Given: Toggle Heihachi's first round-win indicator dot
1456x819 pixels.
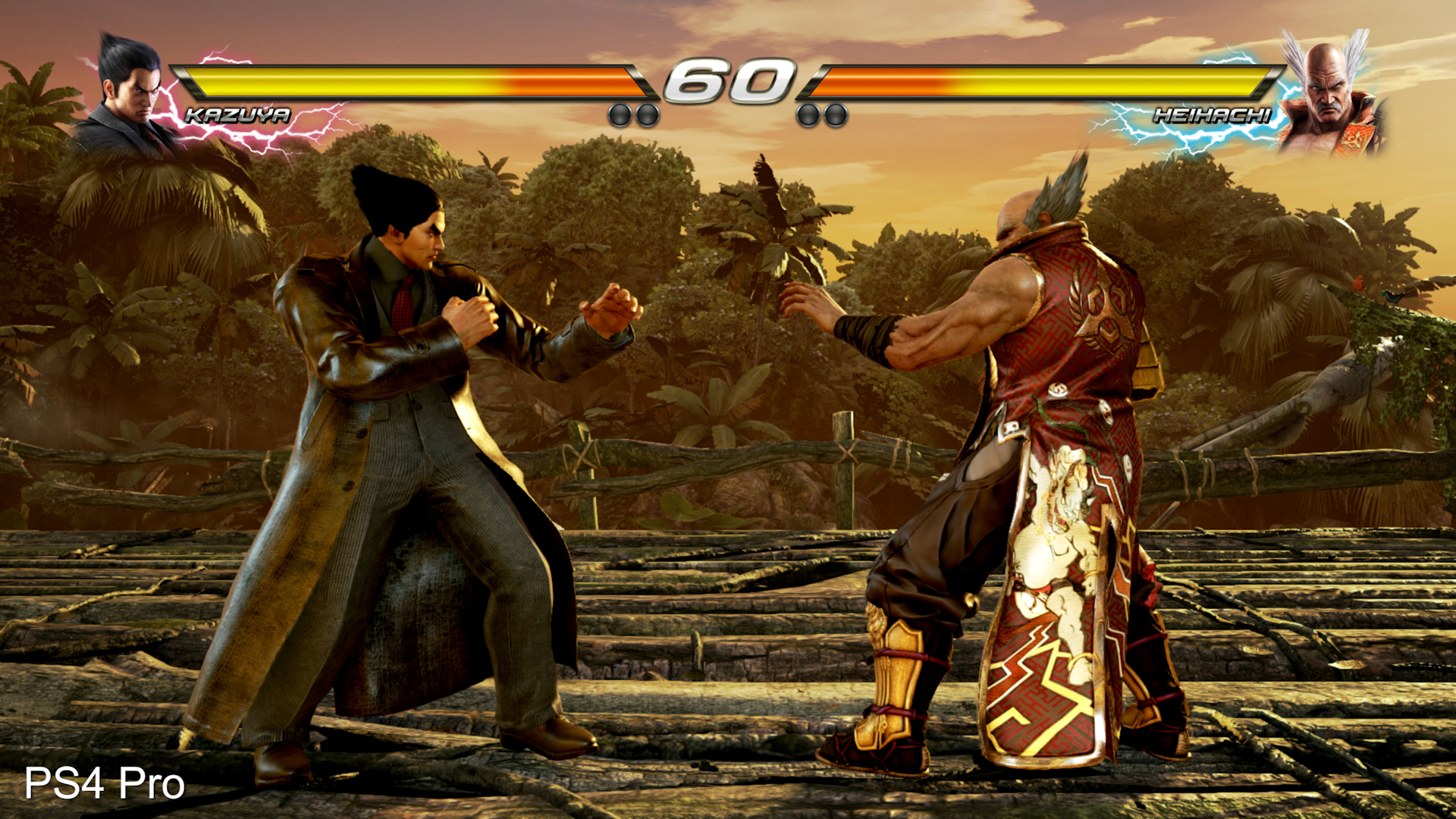Looking at the screenshot, I should [x=807, y=114].
